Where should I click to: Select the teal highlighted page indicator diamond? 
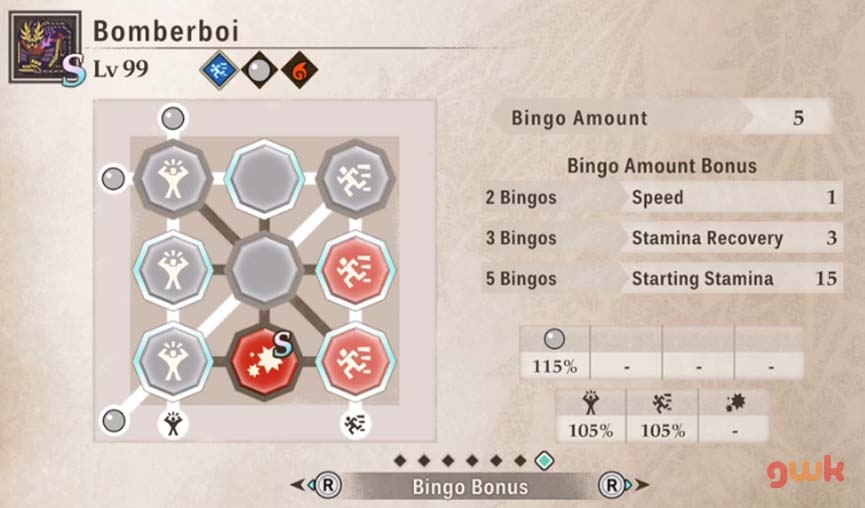[x=544, y=461]
